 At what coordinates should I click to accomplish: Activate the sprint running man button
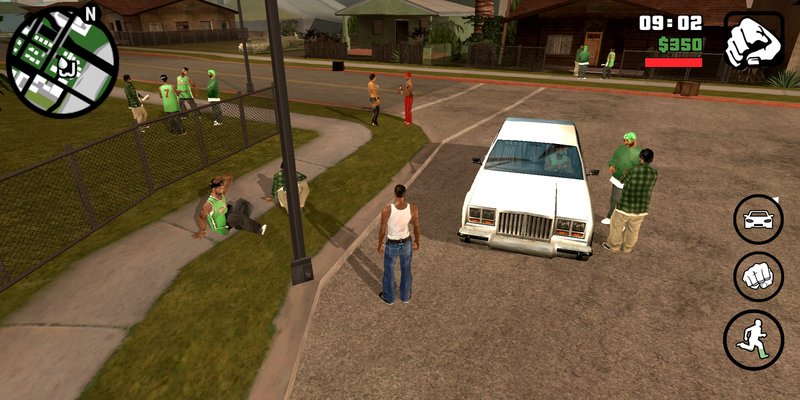(754, 339)
